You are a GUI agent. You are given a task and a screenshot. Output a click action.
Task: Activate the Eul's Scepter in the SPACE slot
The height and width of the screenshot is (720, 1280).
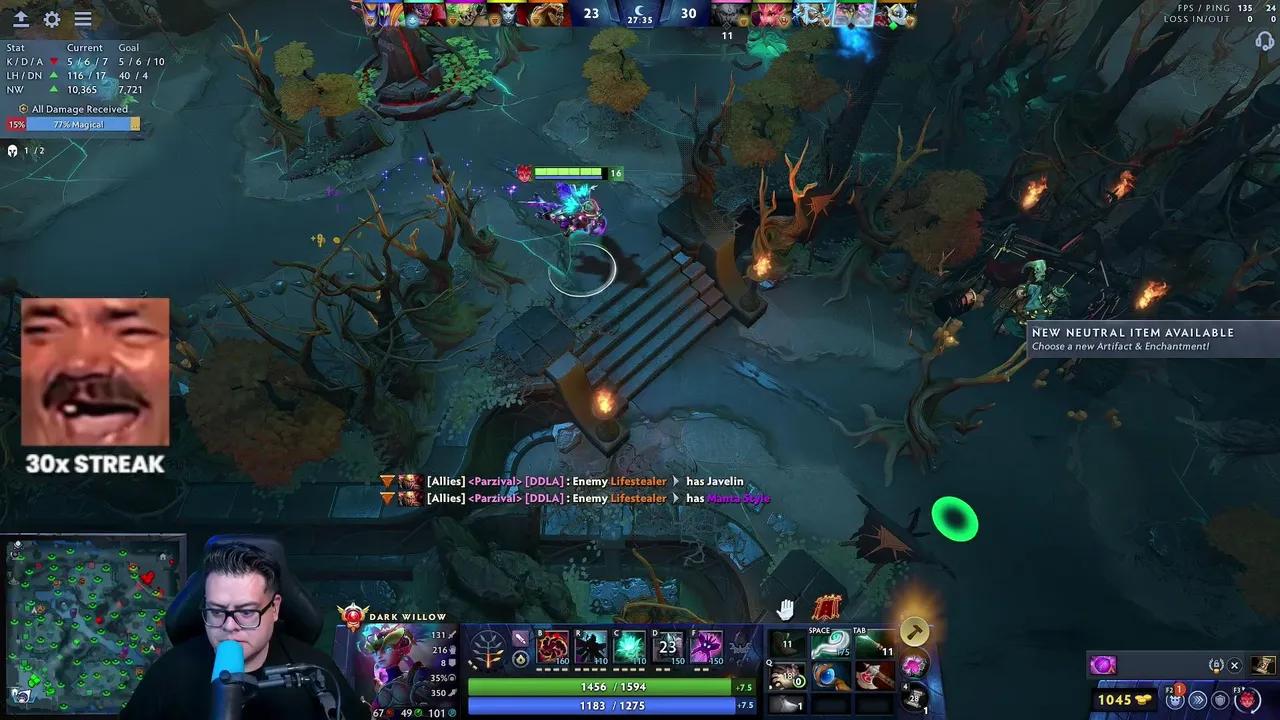[831, 643]
